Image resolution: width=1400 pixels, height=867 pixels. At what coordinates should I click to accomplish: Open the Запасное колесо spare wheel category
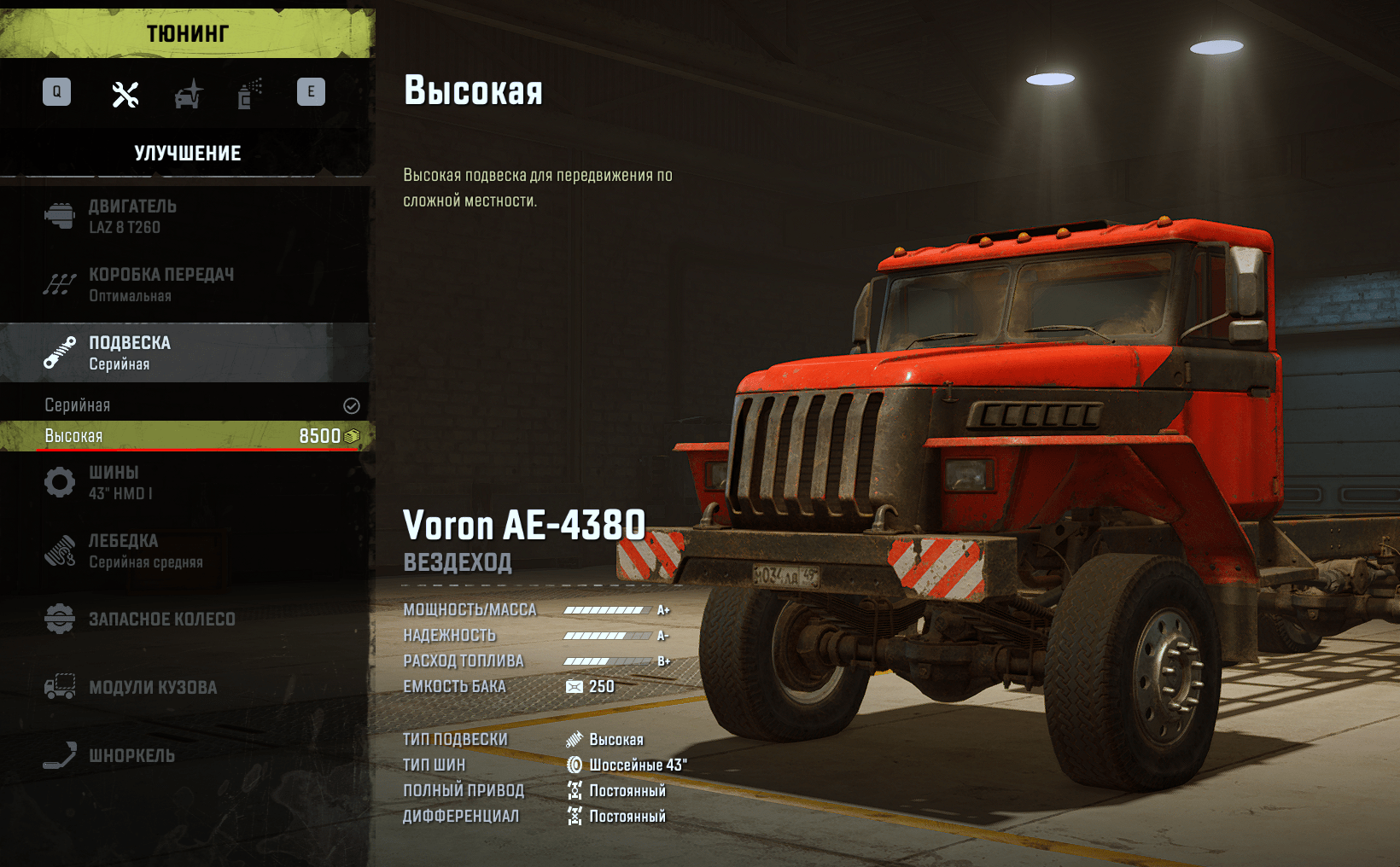point(186,620)
